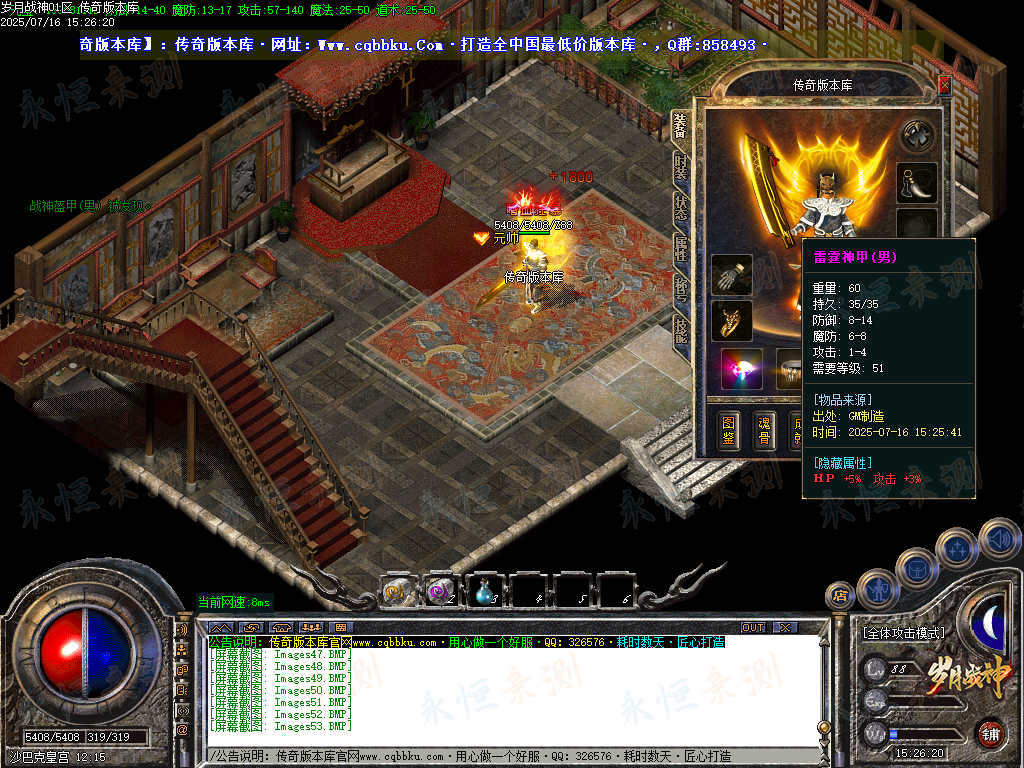Switch to the 时装 (fashion) tab

(x=681, y=167)
